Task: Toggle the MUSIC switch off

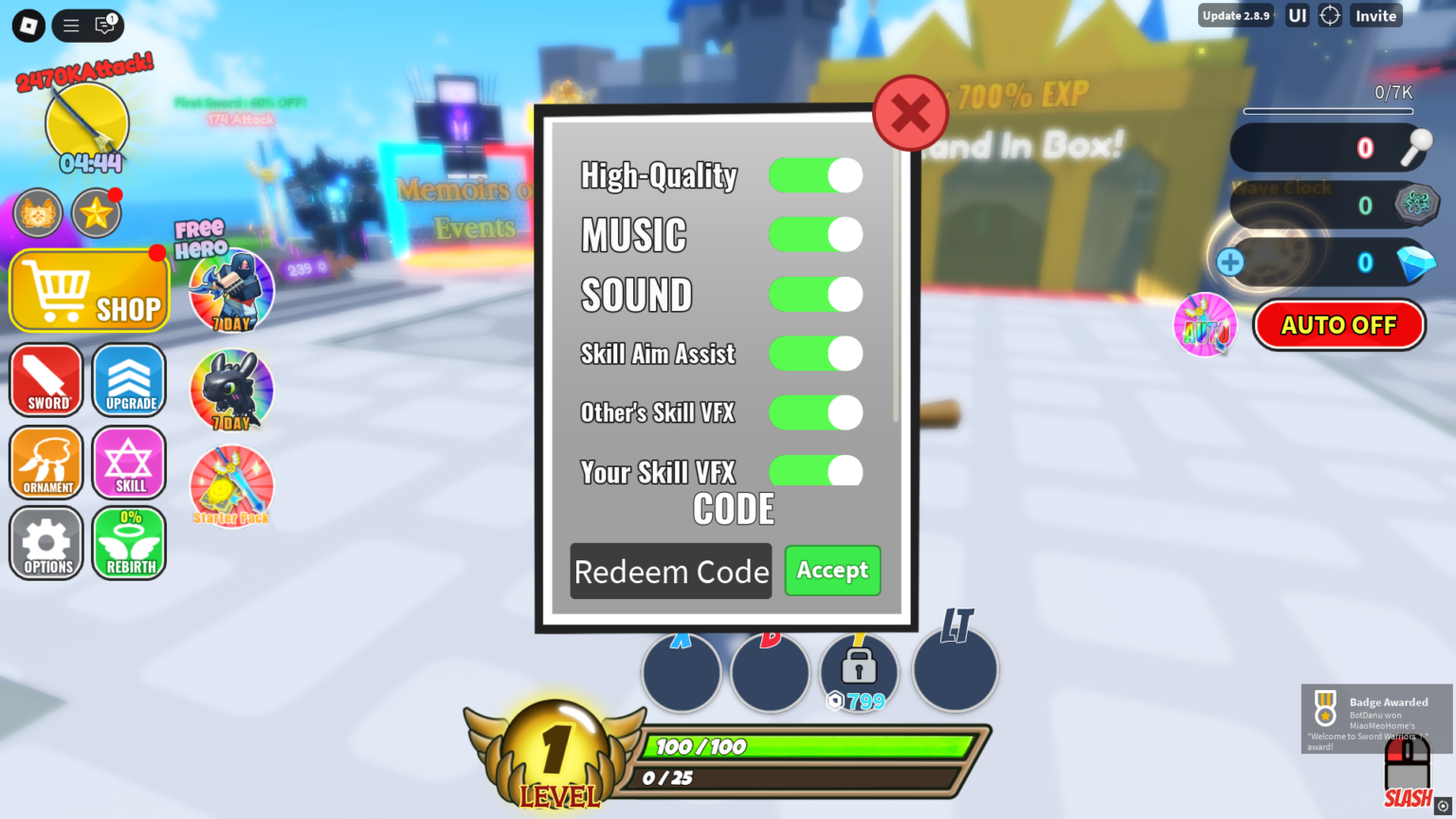Action: click(x=815, y=234)
